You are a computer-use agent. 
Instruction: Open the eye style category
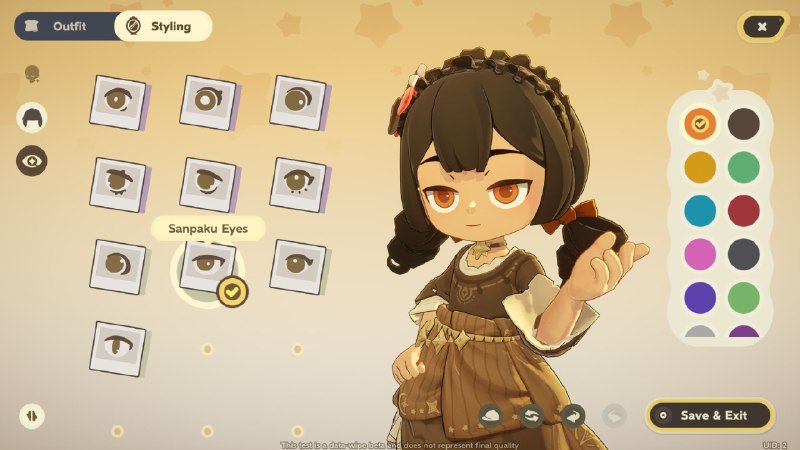[32, 160]
